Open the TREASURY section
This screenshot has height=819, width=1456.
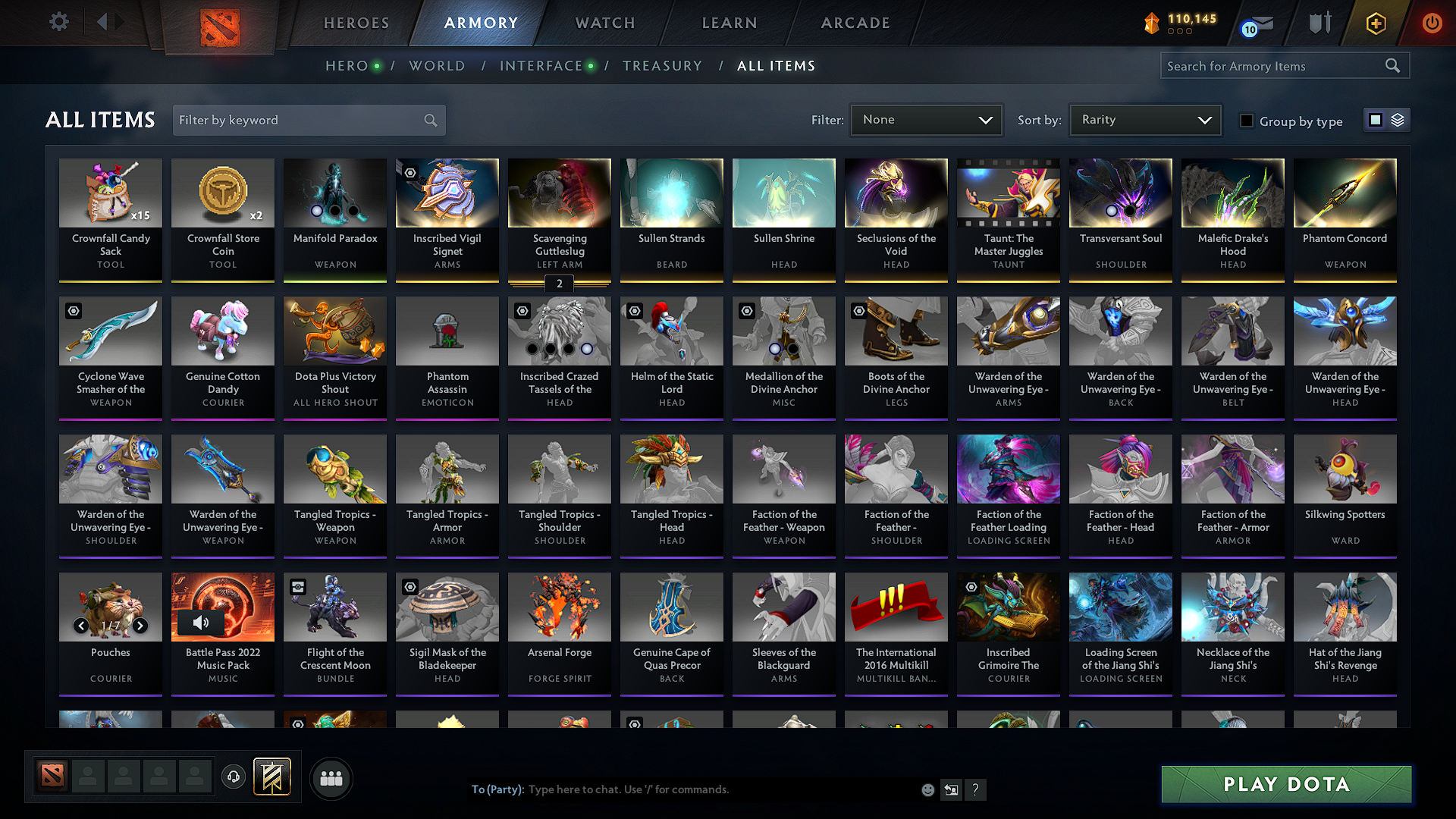pos(662,65)
